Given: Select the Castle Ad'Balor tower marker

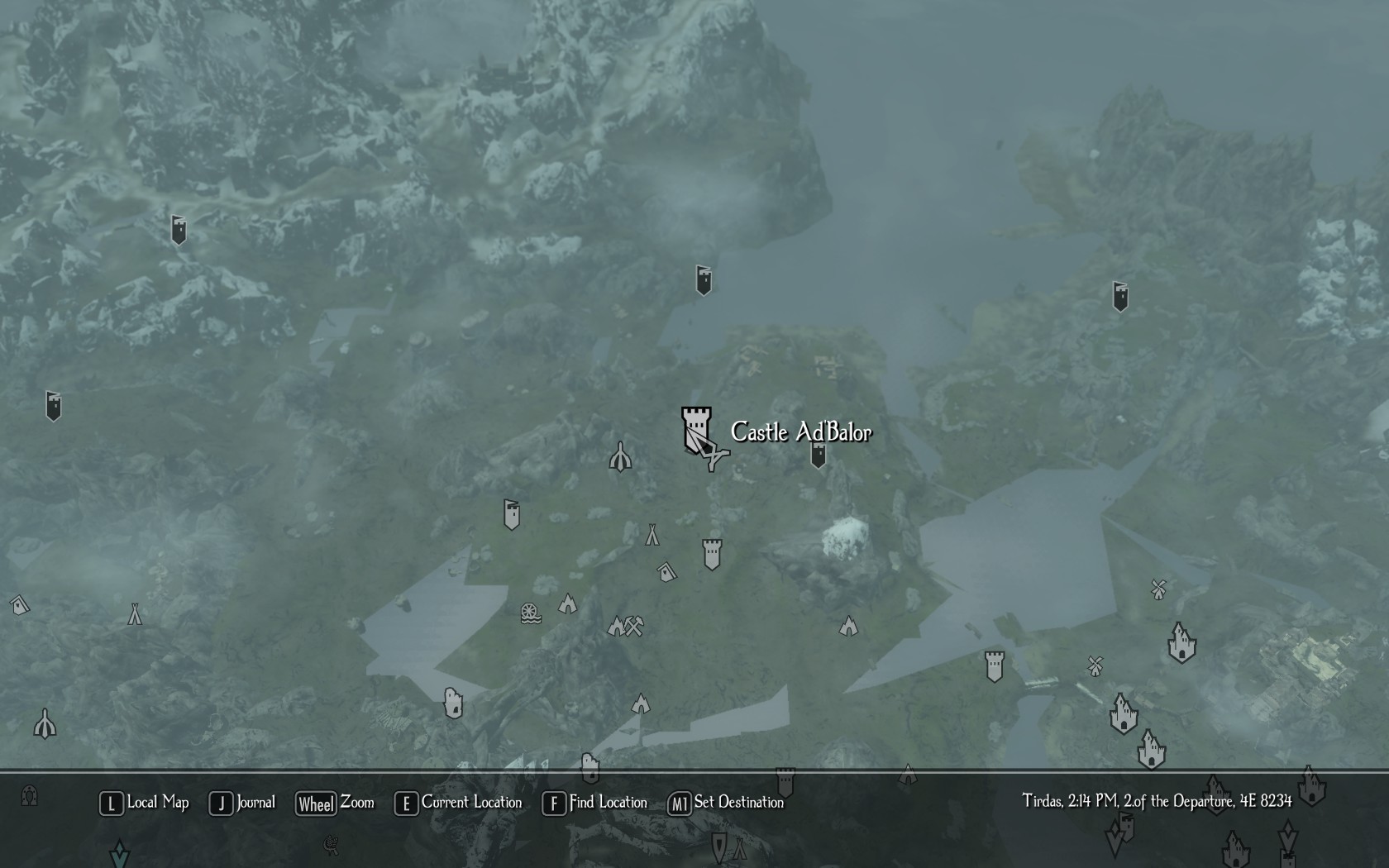Looking at the screenshot, I should point(696,428).
